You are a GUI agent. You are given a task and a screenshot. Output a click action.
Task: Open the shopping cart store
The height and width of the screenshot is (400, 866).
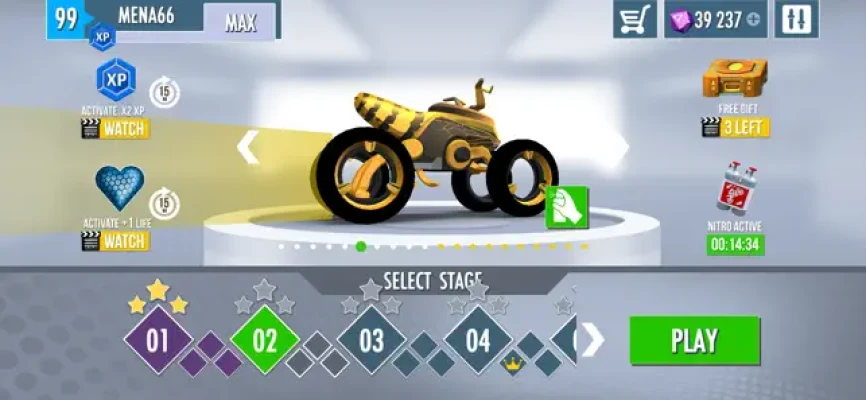[x=633, y=19]
